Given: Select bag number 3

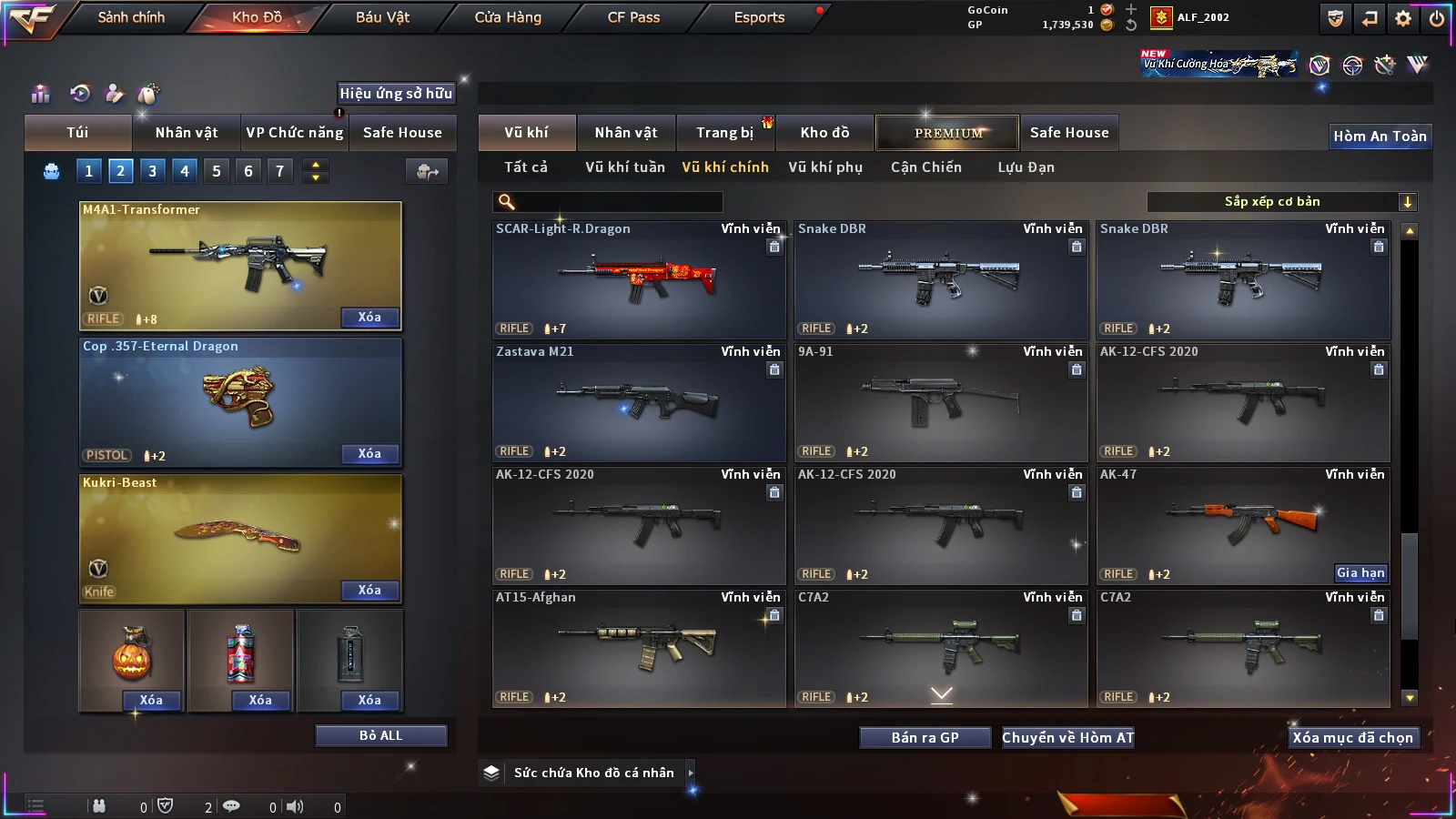Looking at the screenshot, I should click(152, 170).
